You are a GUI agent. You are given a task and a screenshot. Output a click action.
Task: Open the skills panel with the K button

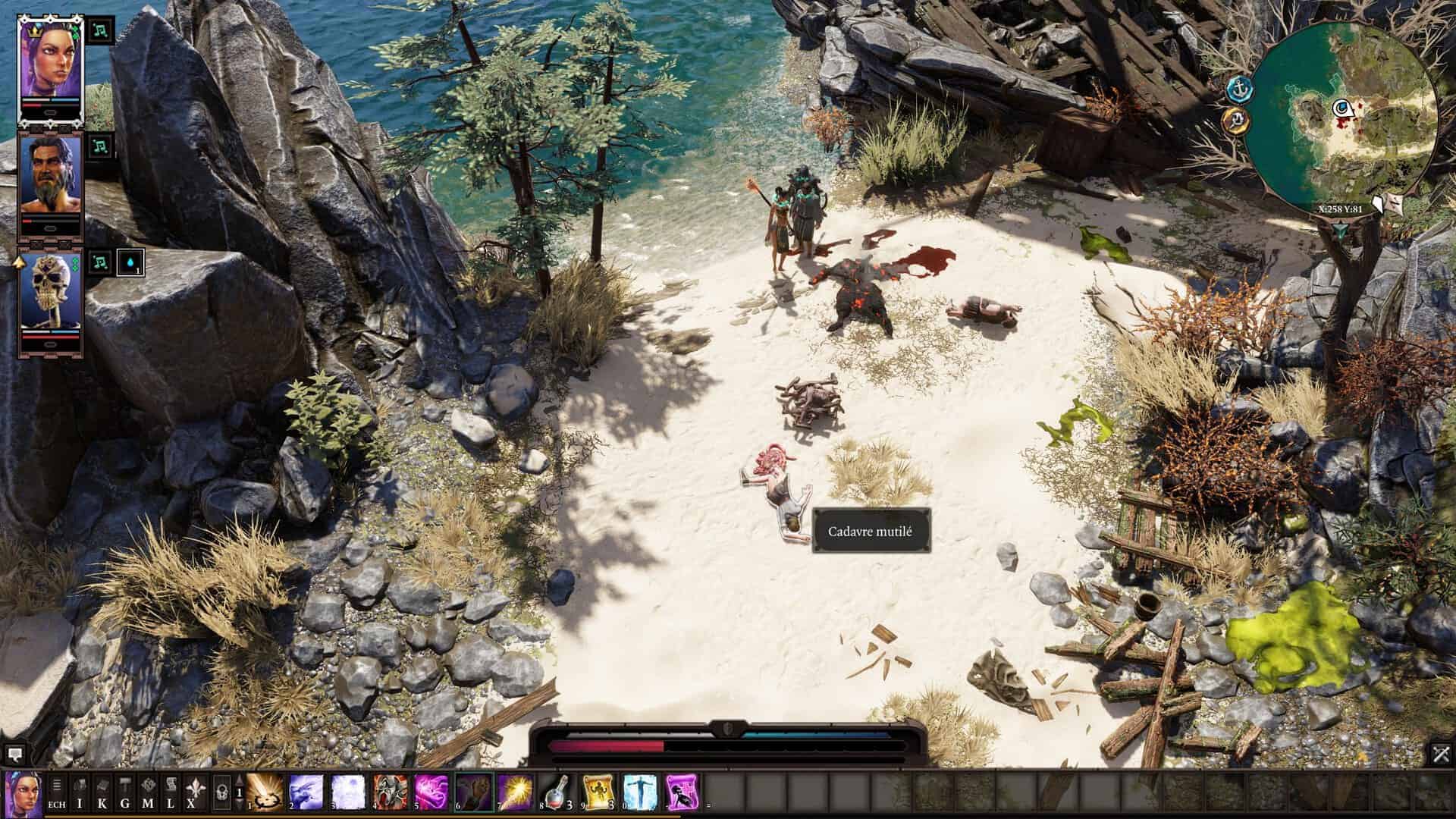click(102, 792)
